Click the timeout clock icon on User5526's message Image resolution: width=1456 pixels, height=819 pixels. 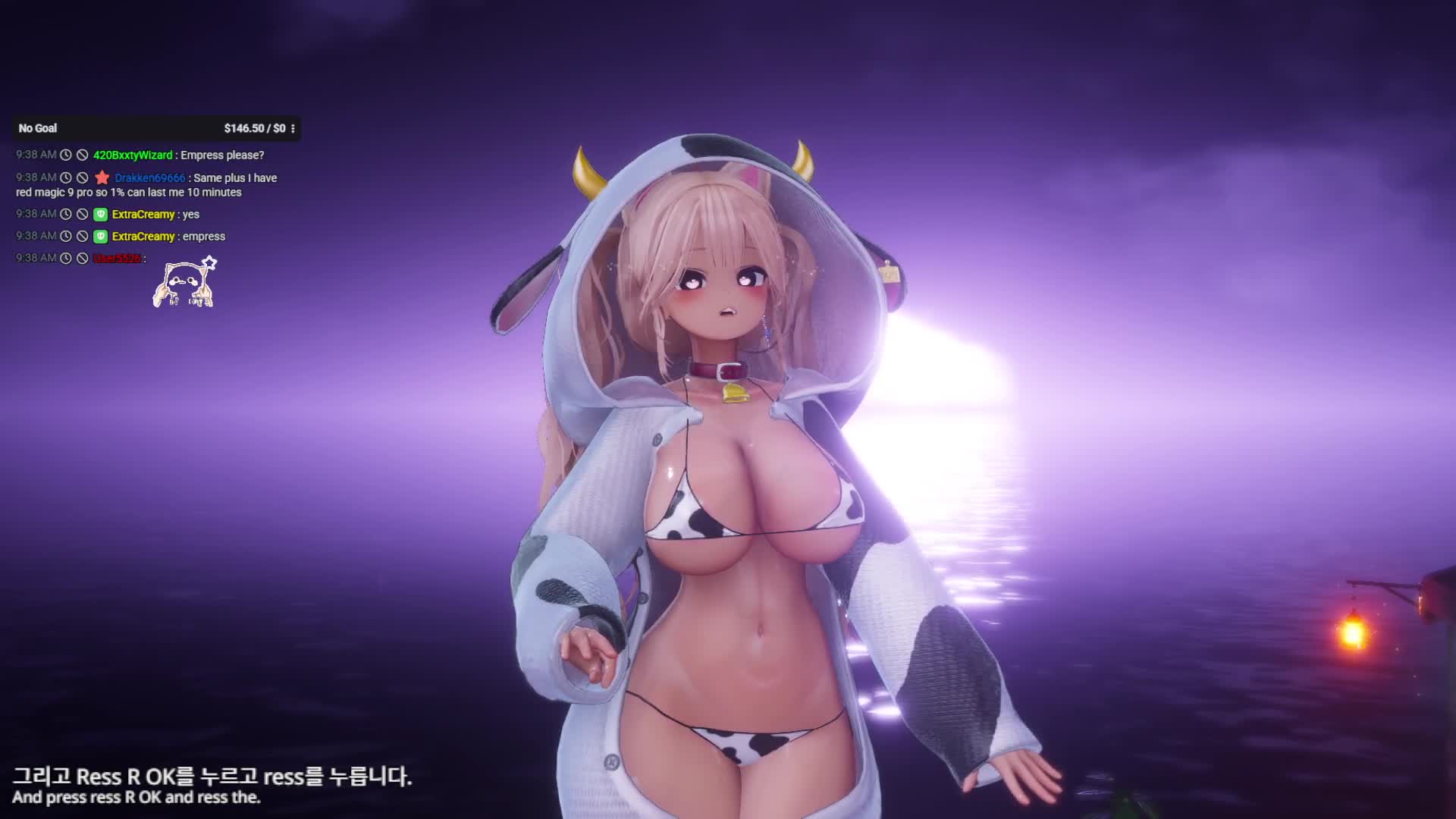coord(66,258)
